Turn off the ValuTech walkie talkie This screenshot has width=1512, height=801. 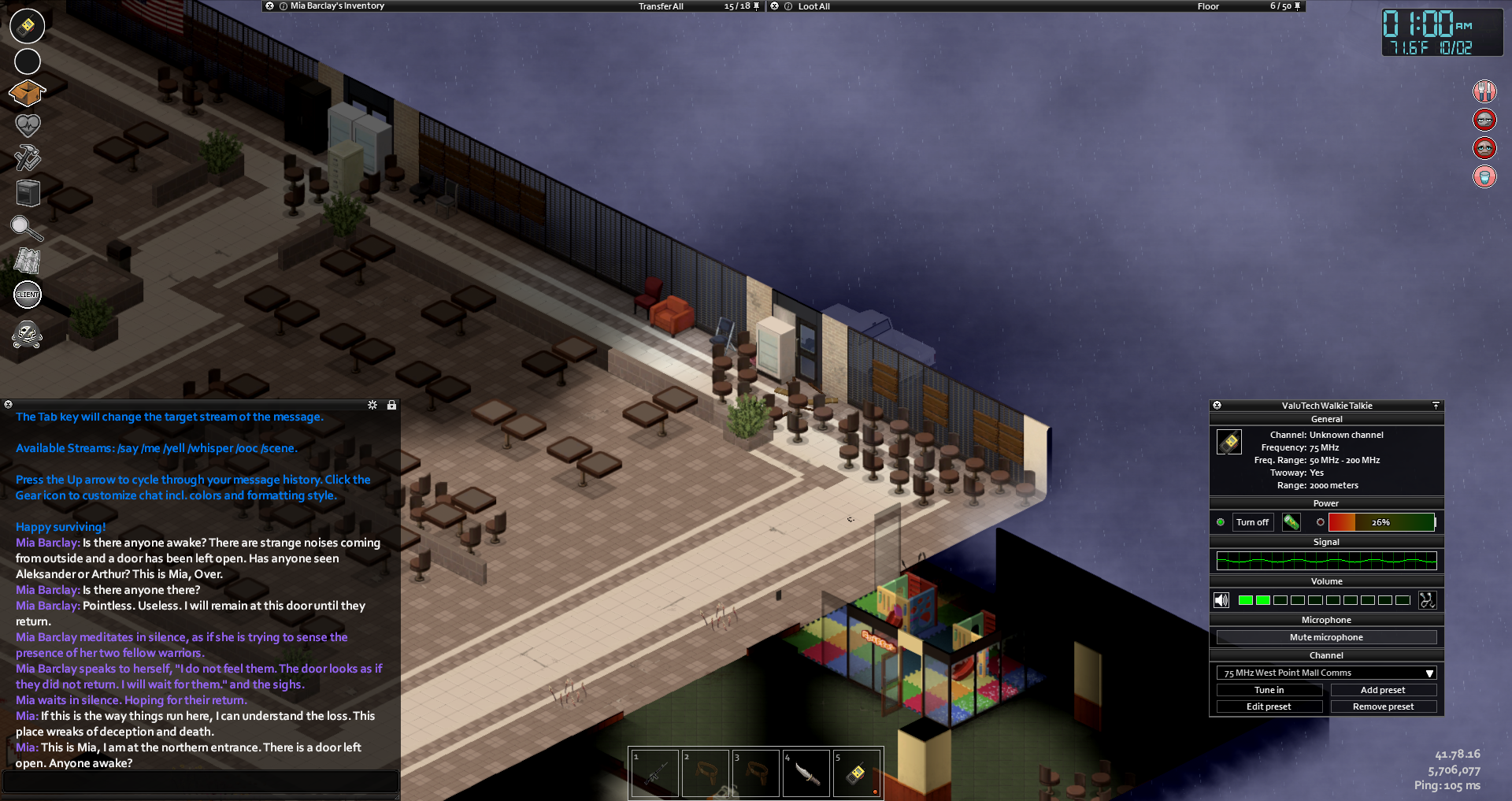pos(1252,522)
